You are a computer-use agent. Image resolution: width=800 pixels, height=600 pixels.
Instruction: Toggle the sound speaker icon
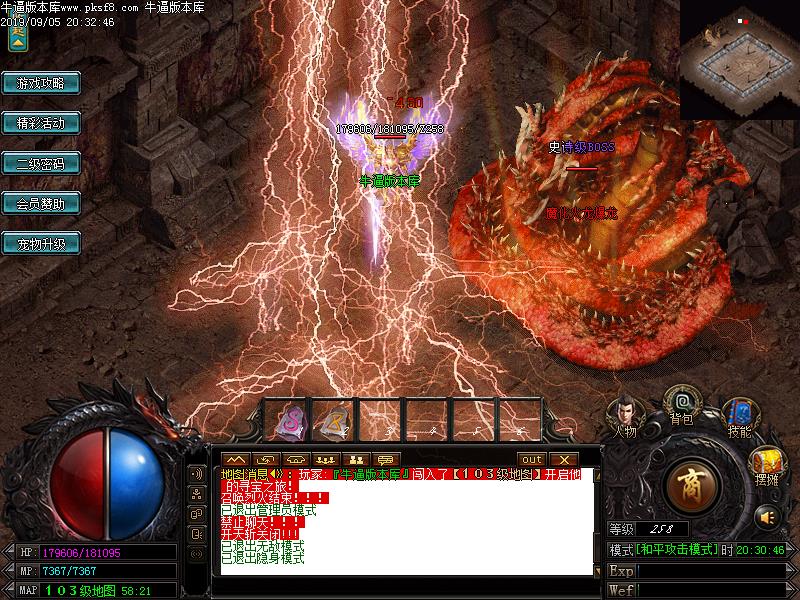point(767,516)
